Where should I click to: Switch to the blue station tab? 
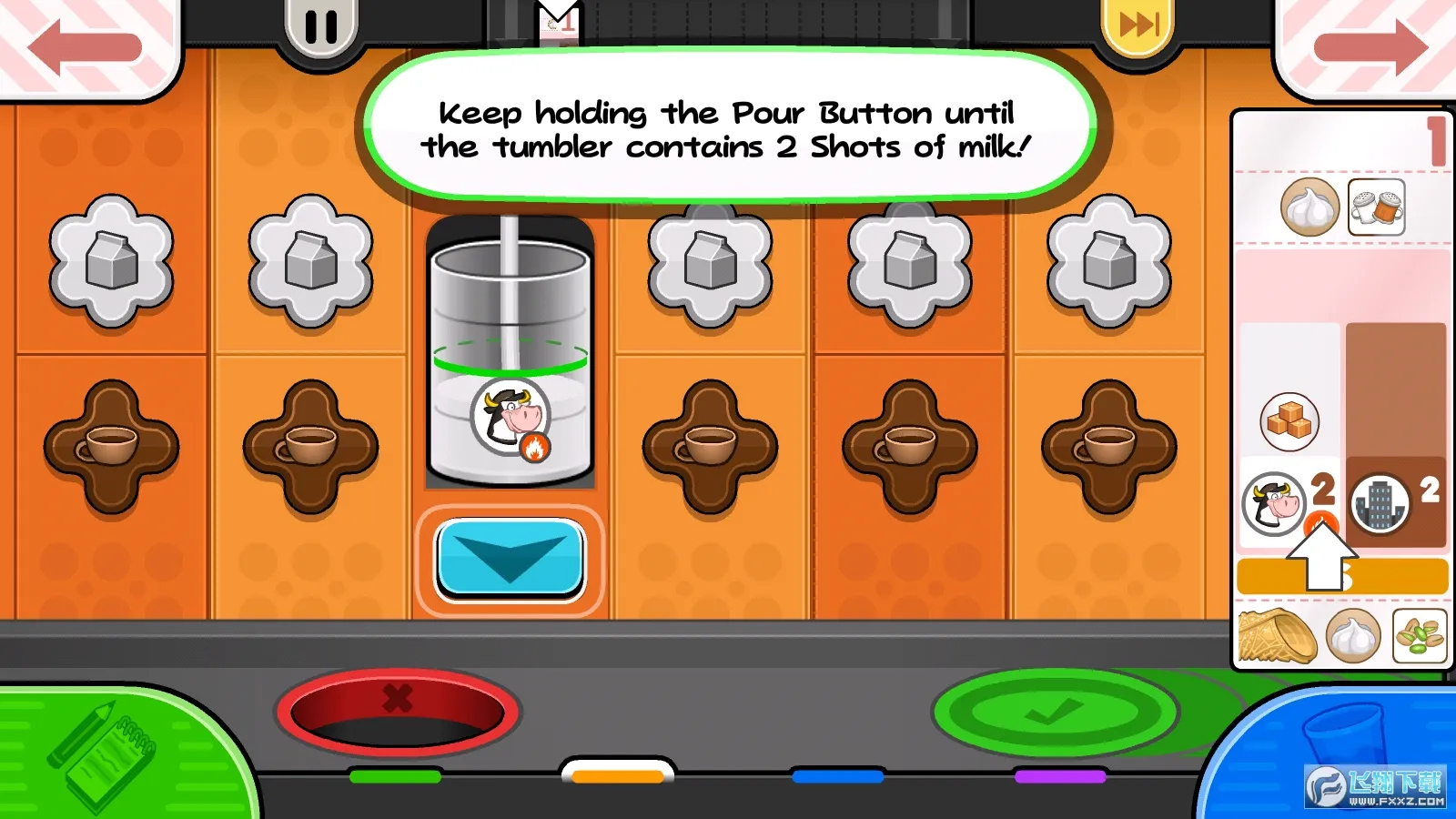837,776
